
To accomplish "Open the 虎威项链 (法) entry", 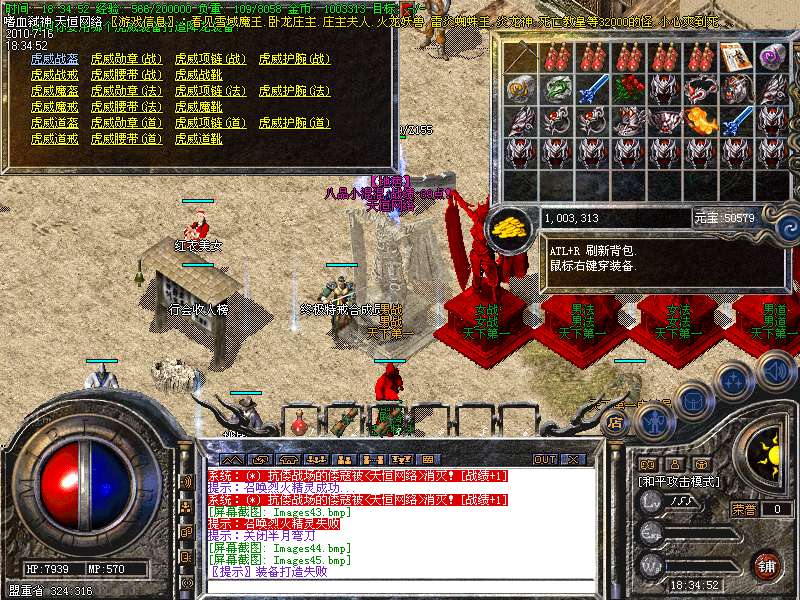I will tap(209, 91).
